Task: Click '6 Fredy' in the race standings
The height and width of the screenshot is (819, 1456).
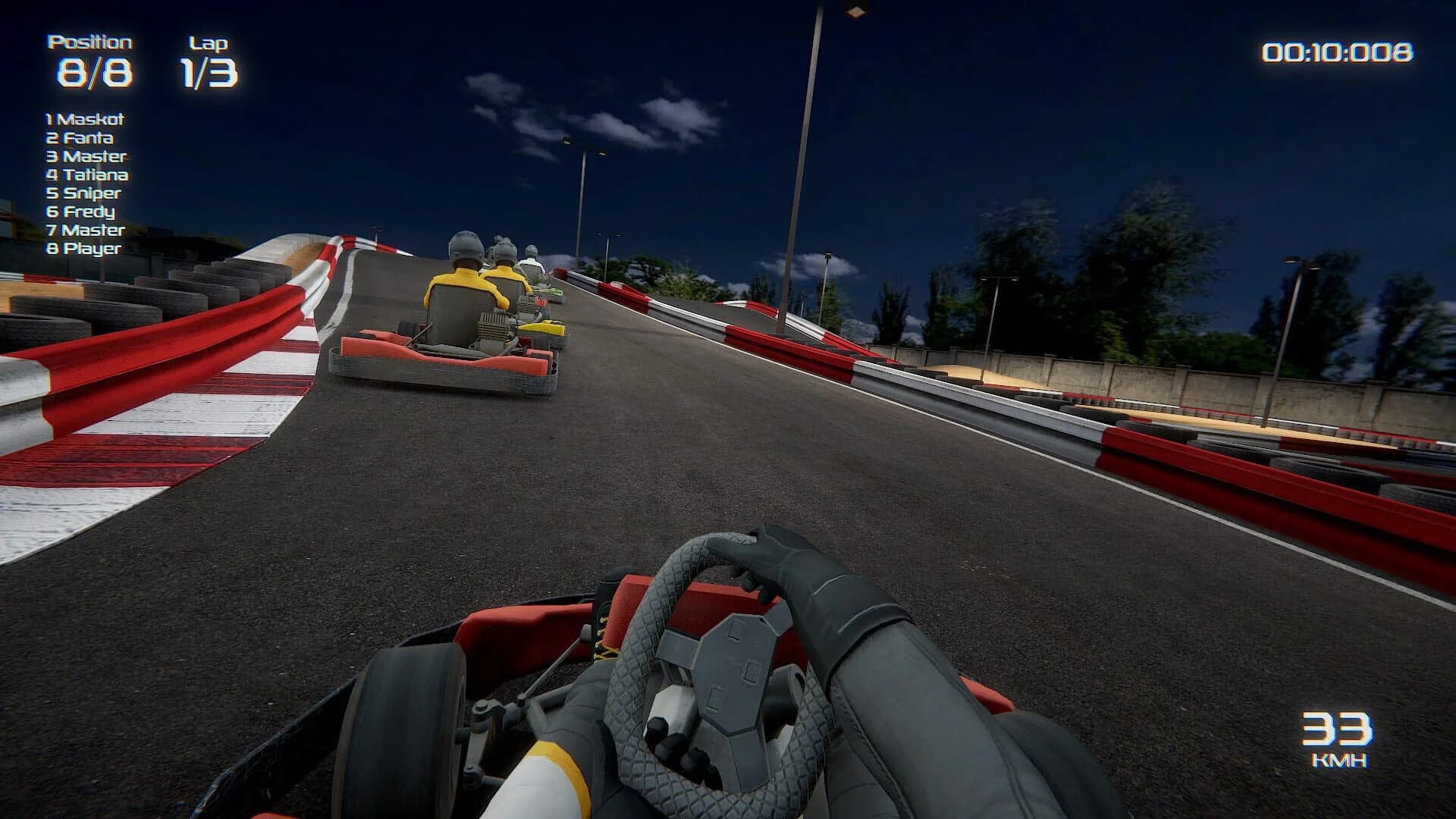Action: click(80, 212)
